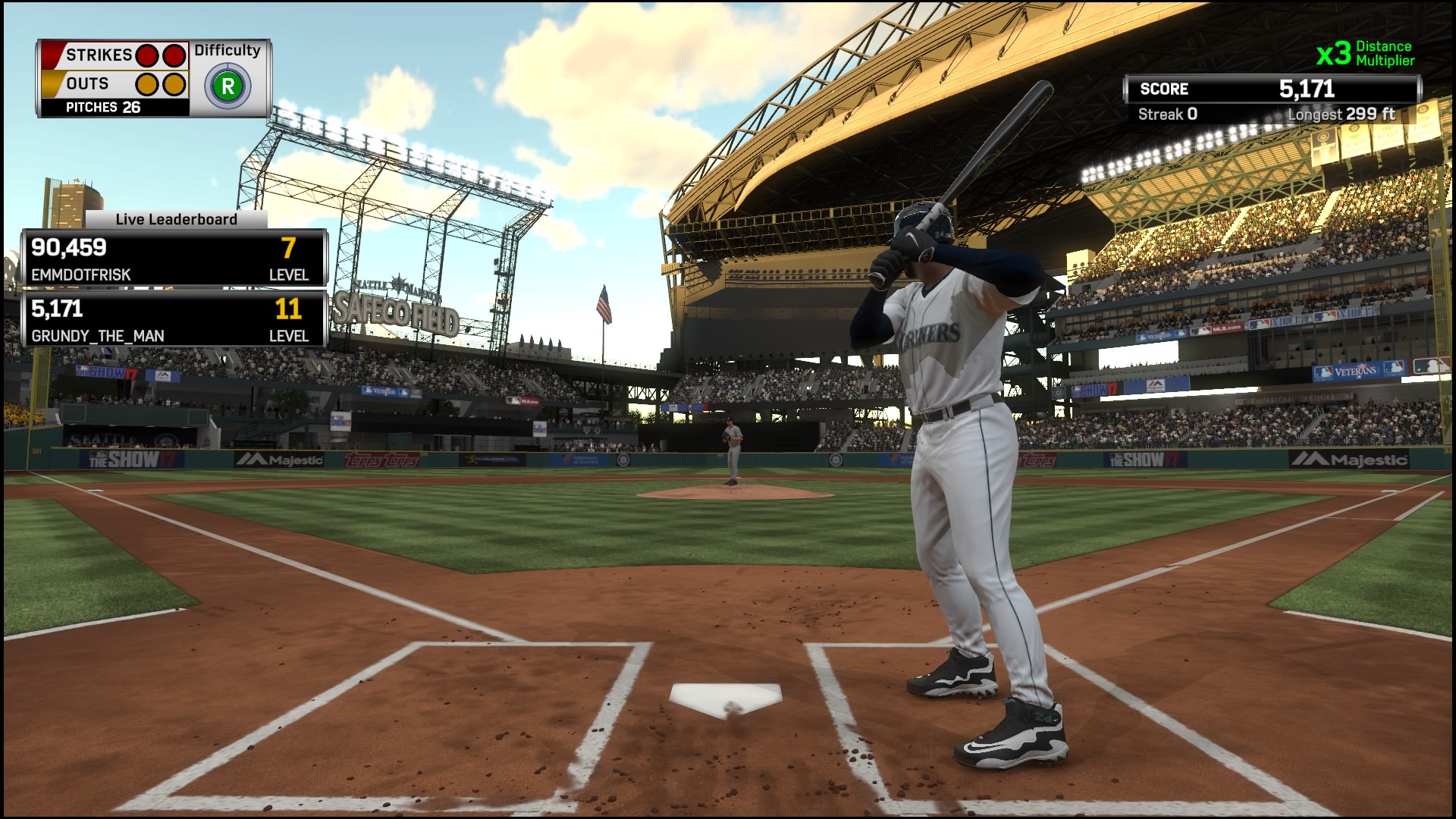The height and width of the screenshot is (819, 1456).
Task: Expand the Live Leaderboard header
Action: (x=176, y=219)
